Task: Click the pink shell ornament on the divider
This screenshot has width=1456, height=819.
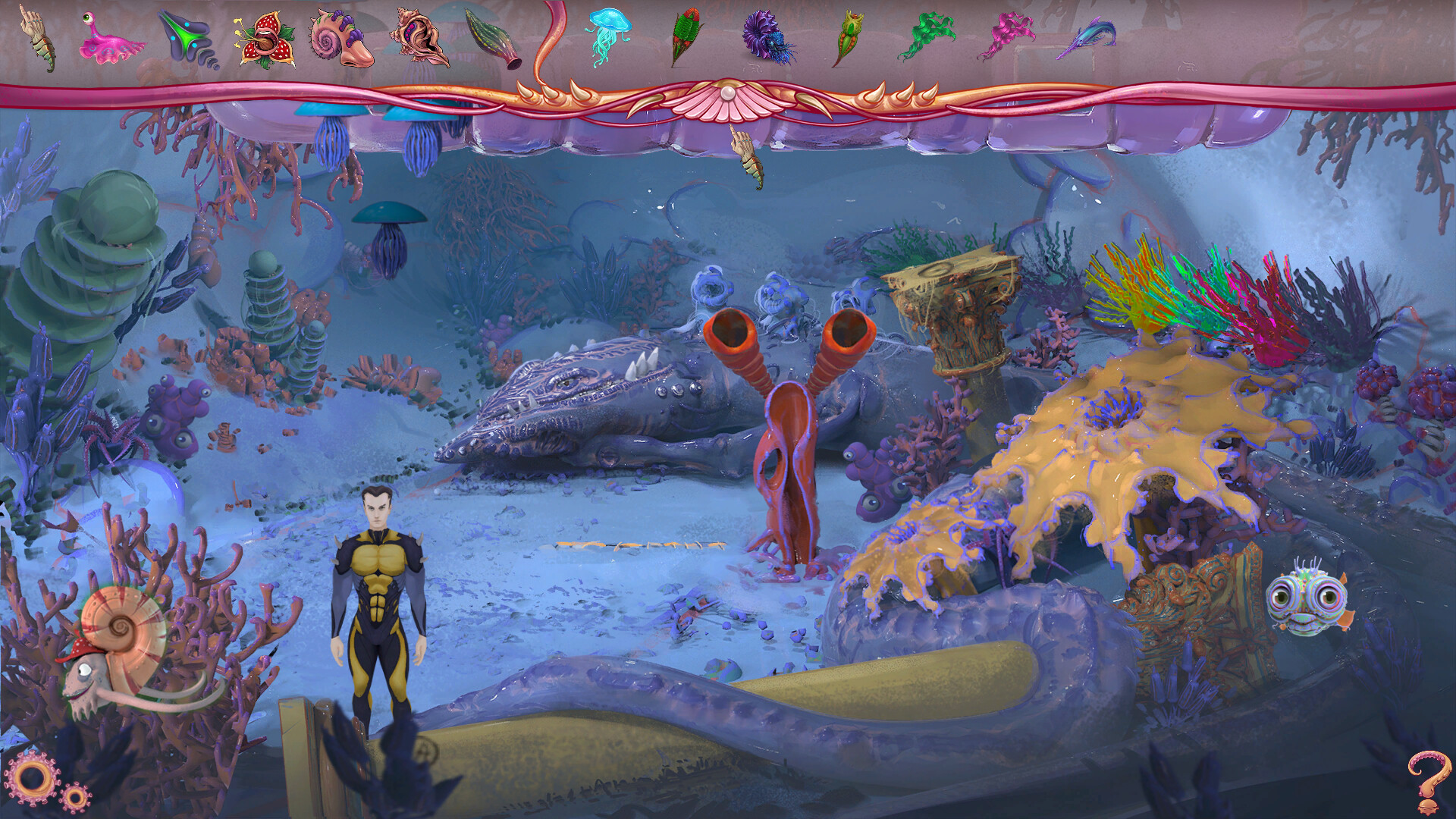Action: tap(726, 97)
